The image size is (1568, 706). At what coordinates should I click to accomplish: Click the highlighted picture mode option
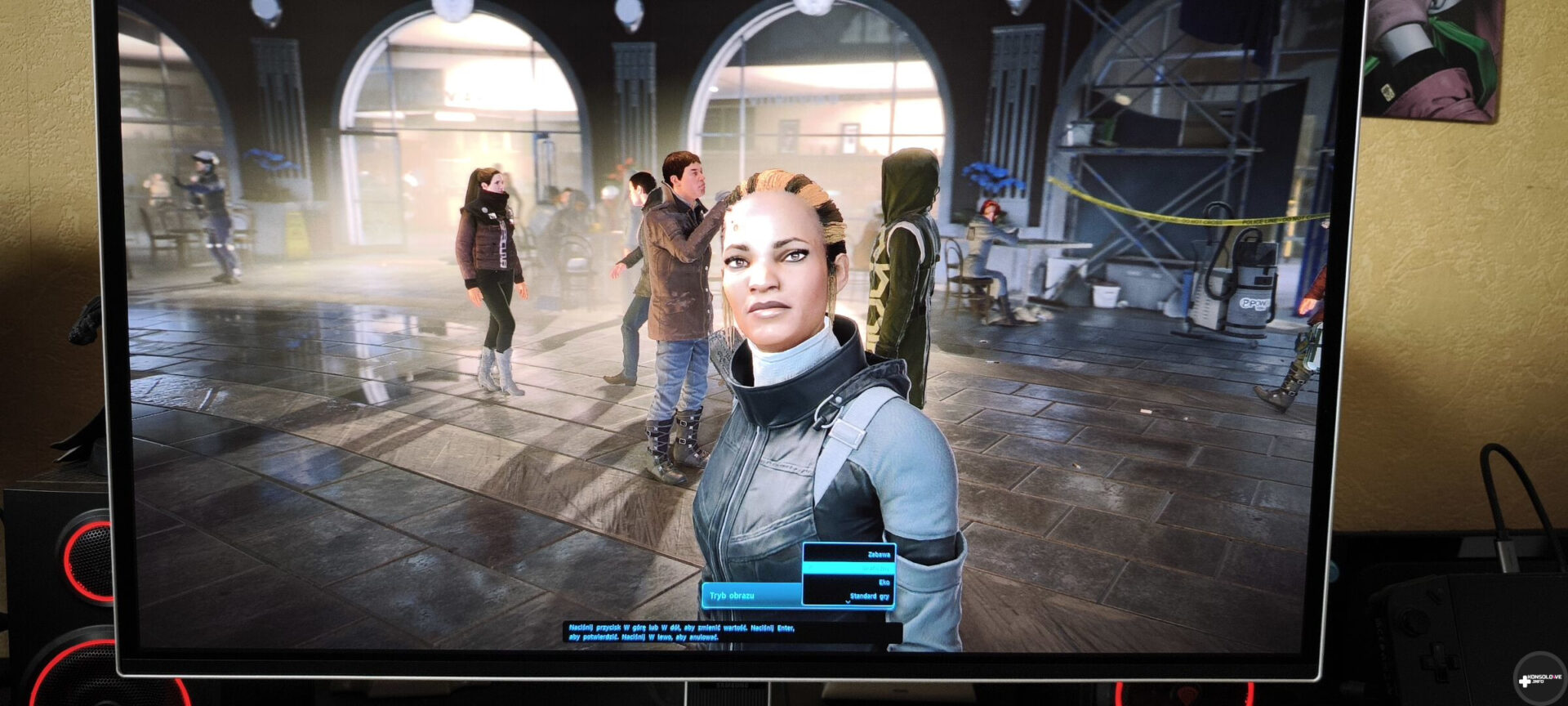pos(849,568)
